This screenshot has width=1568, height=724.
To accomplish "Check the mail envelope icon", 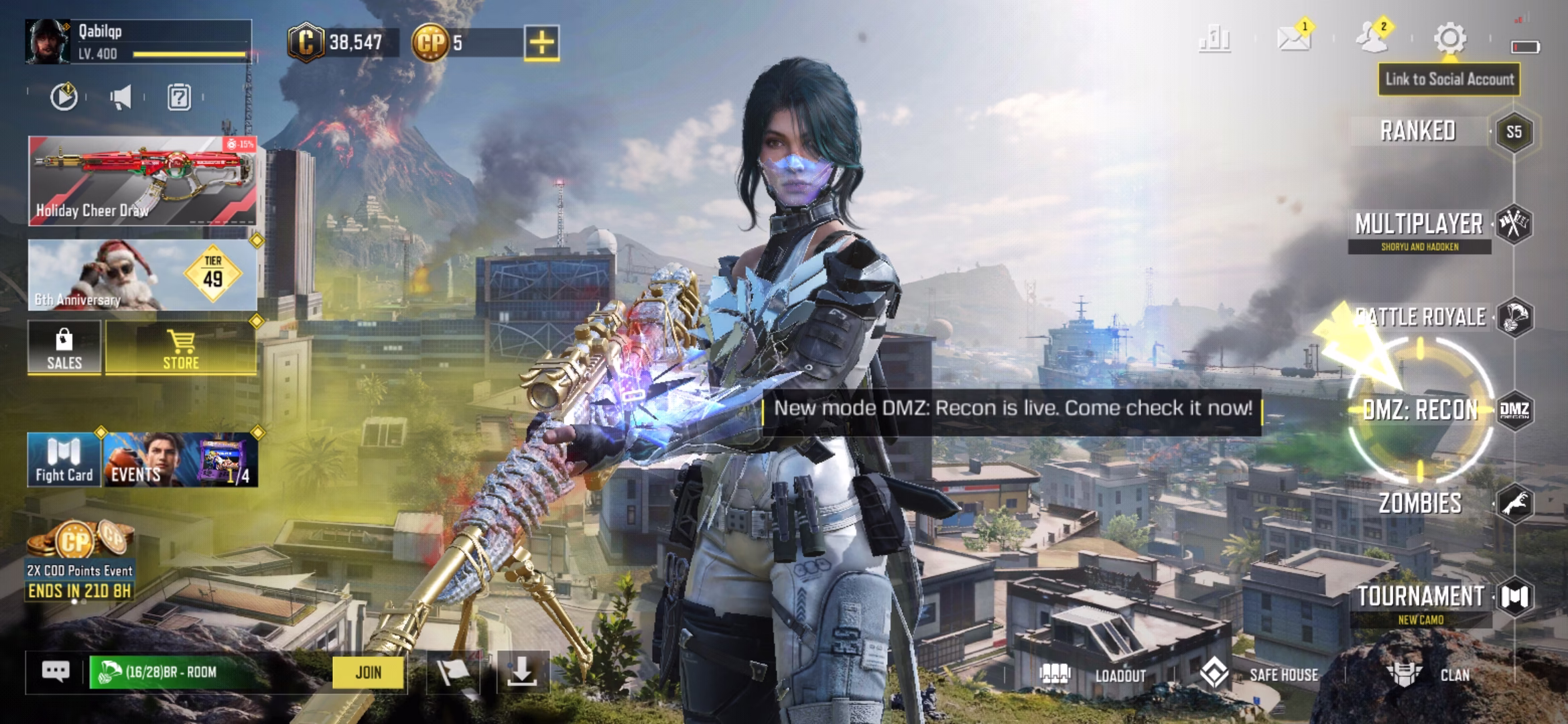I will (1293, 39).
